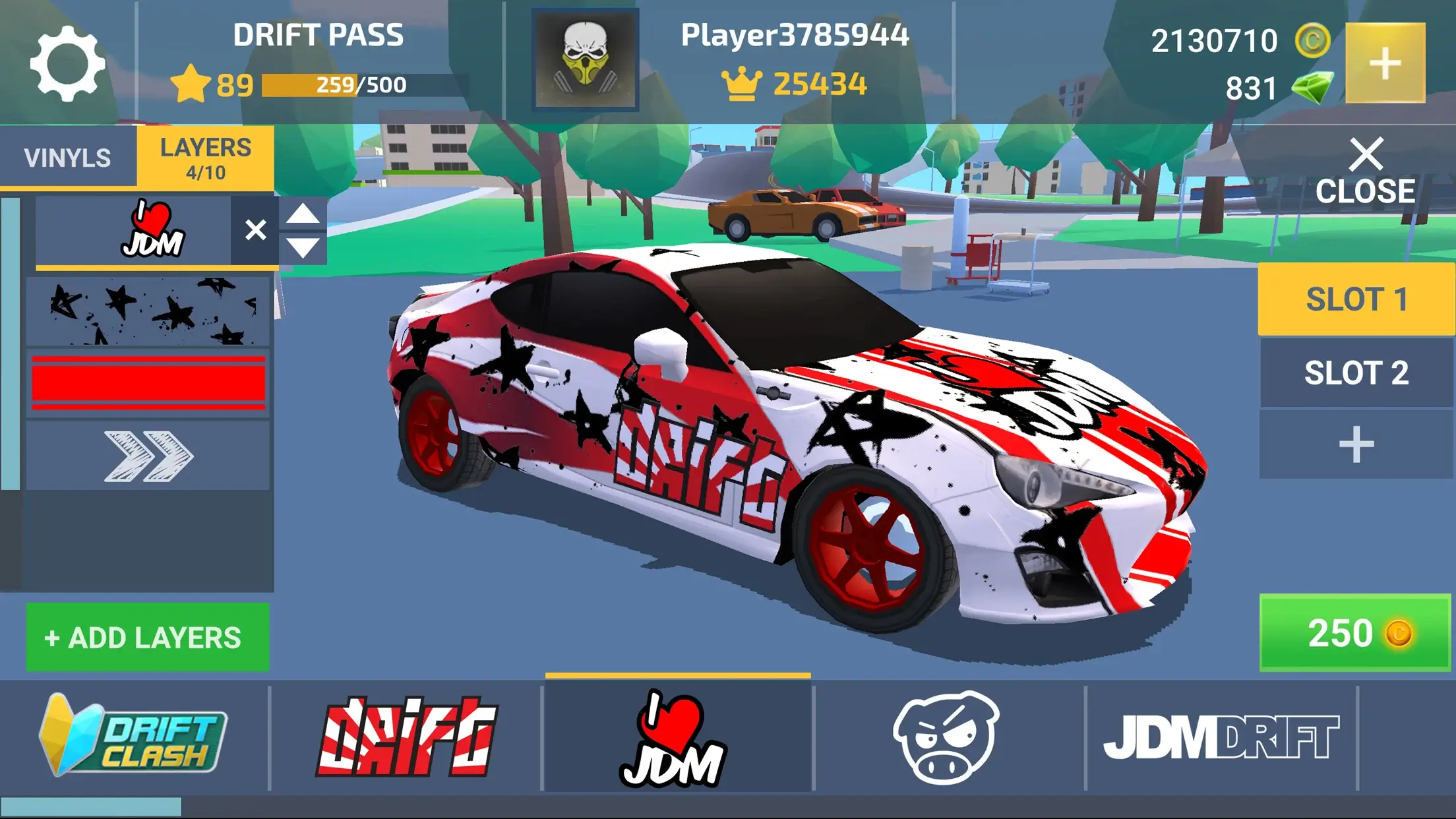Move the I Love JDM layer up
This screenshot has height=819, width=1456.
click(x=303, y=214)
